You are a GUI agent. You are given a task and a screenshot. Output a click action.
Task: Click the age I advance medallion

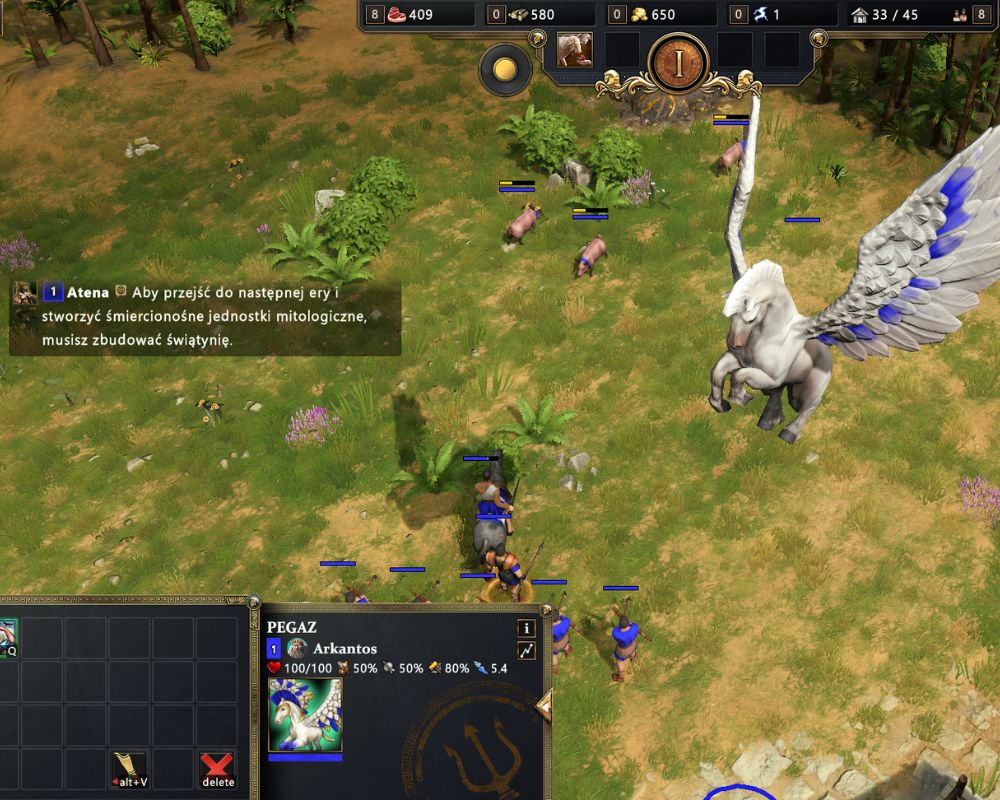678,64
